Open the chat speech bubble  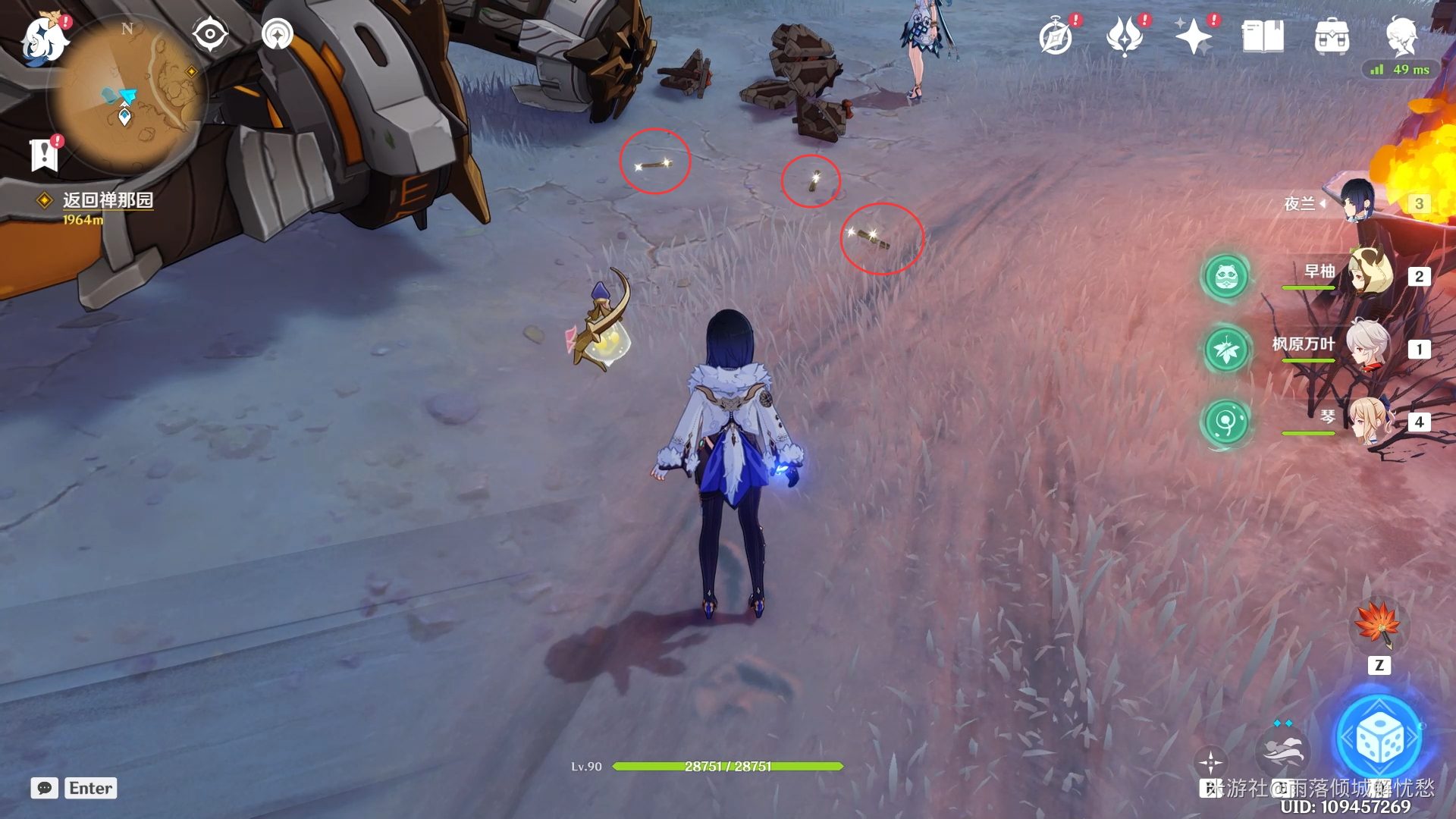tap(44, 788)
